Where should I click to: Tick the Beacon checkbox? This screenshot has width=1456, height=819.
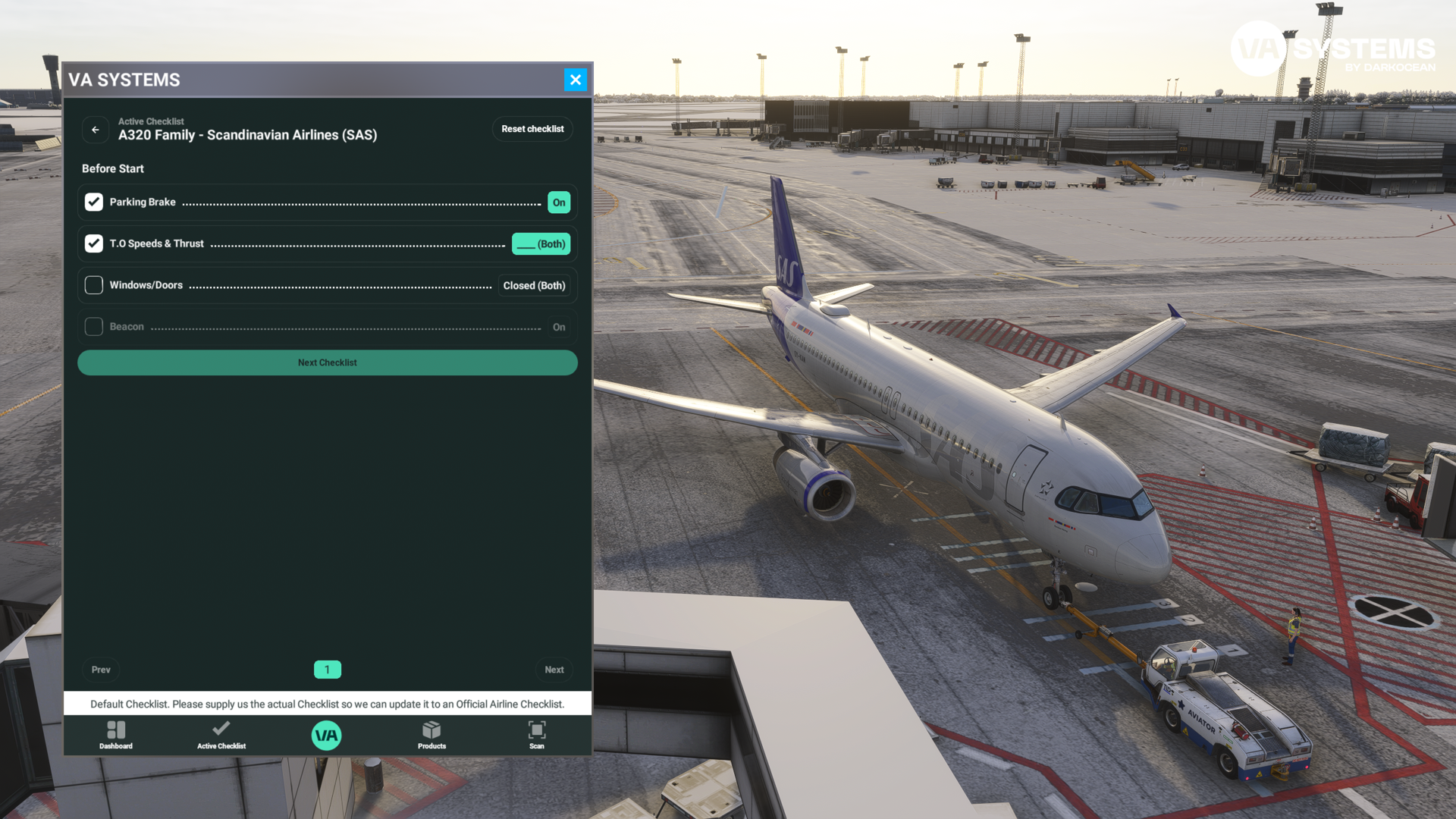(94, 327)
